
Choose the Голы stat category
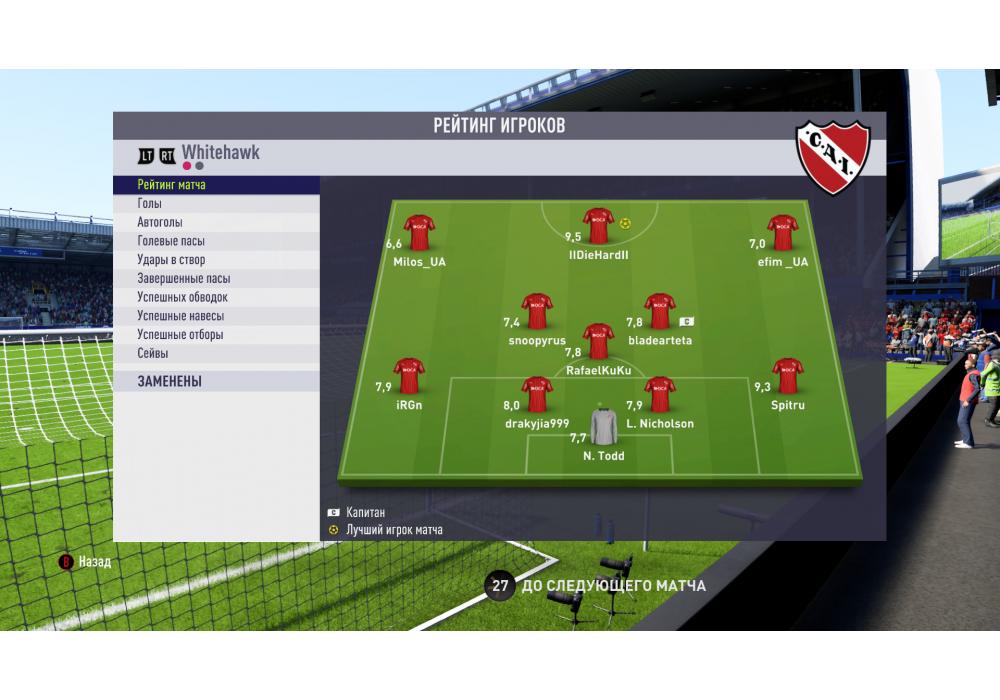tap(216, 204)
